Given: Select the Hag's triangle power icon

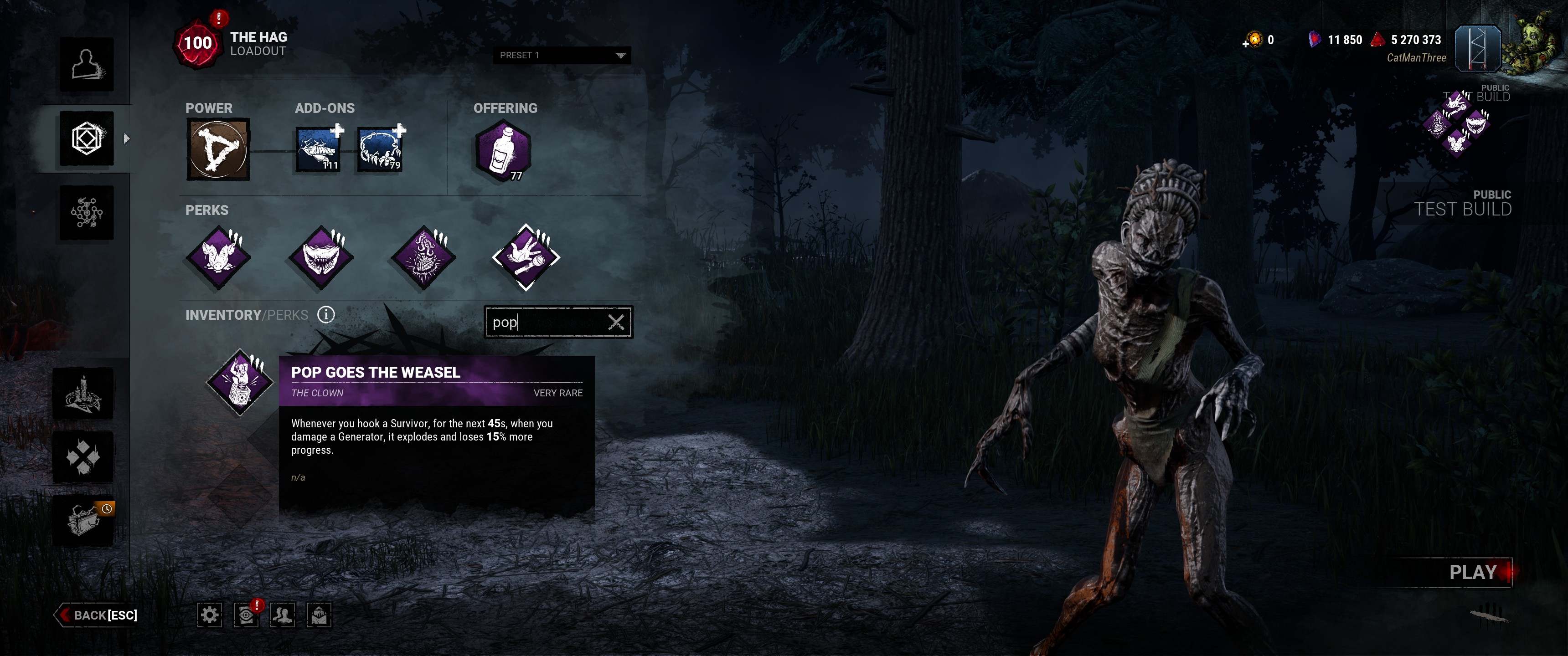Looking at the screenshot, I should (x=218, y=150).
